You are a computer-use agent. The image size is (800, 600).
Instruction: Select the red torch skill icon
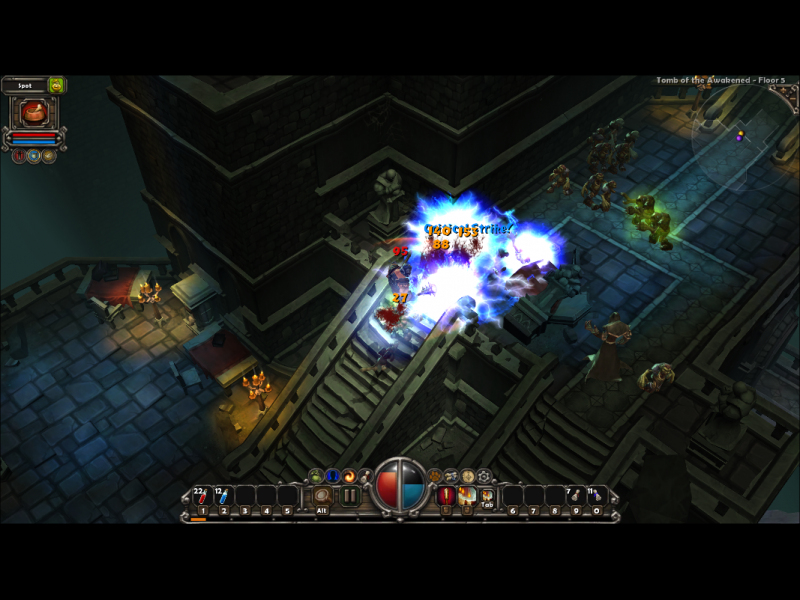point(446,496)
